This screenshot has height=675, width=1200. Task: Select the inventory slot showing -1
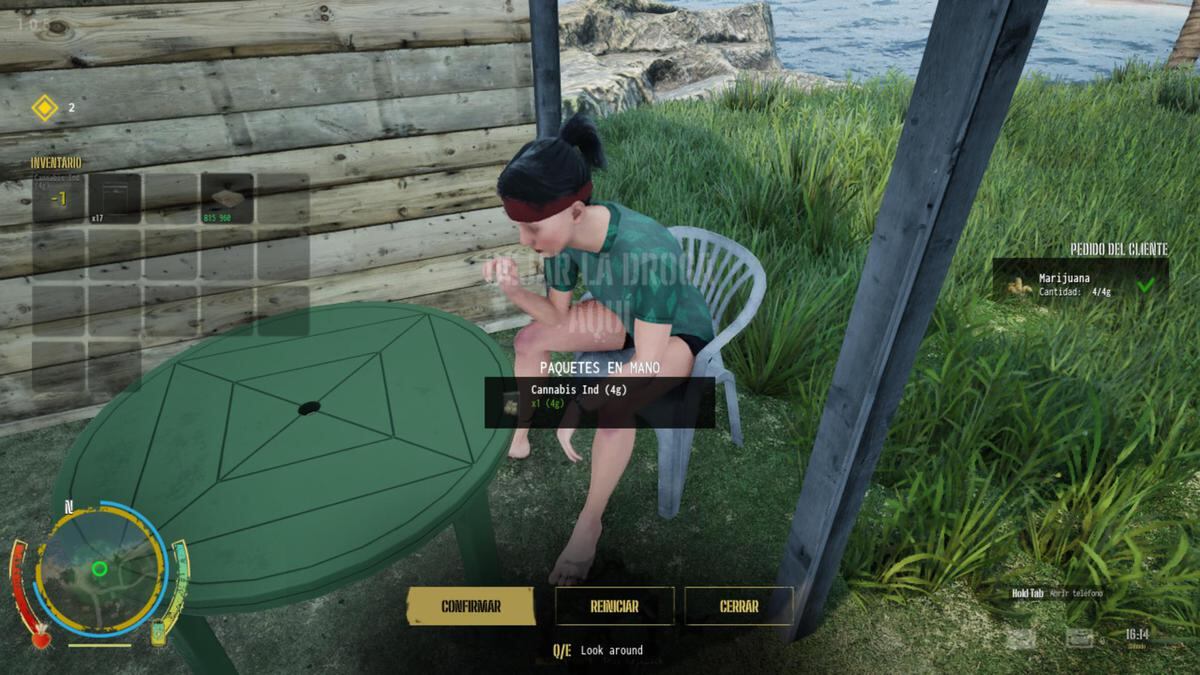coord(58,199)
